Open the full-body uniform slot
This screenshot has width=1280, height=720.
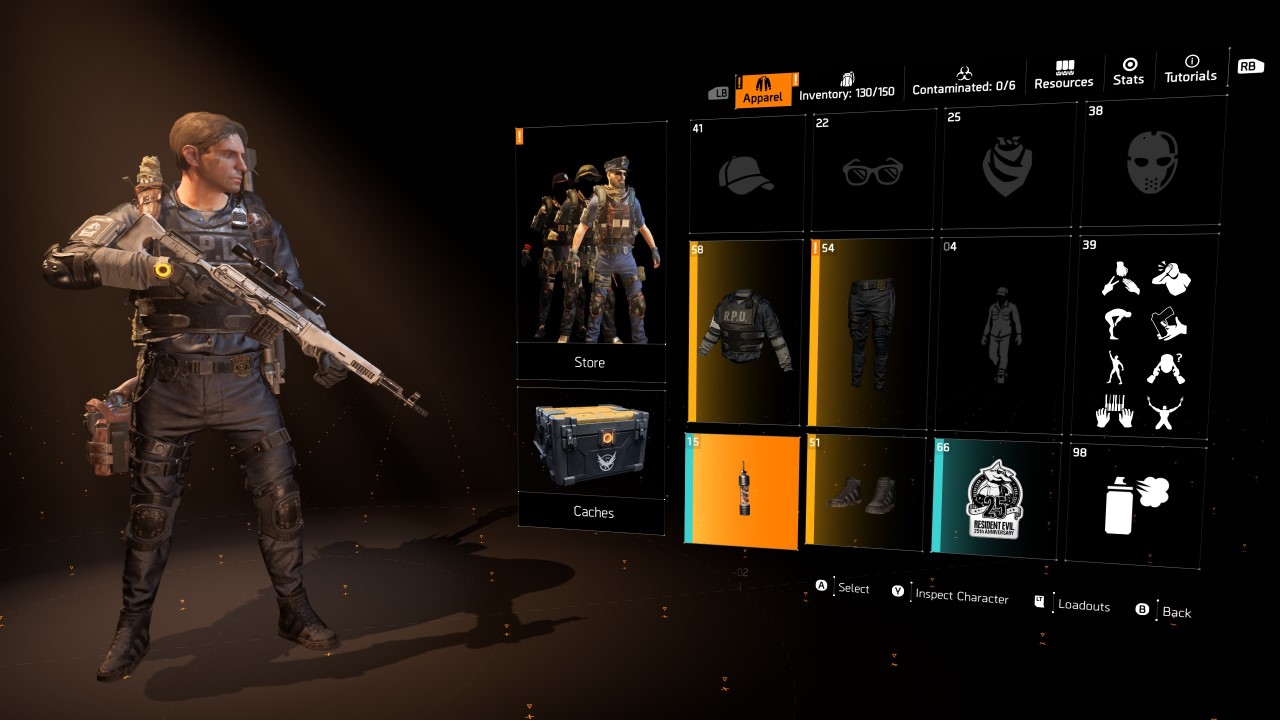pos(1000,334)
